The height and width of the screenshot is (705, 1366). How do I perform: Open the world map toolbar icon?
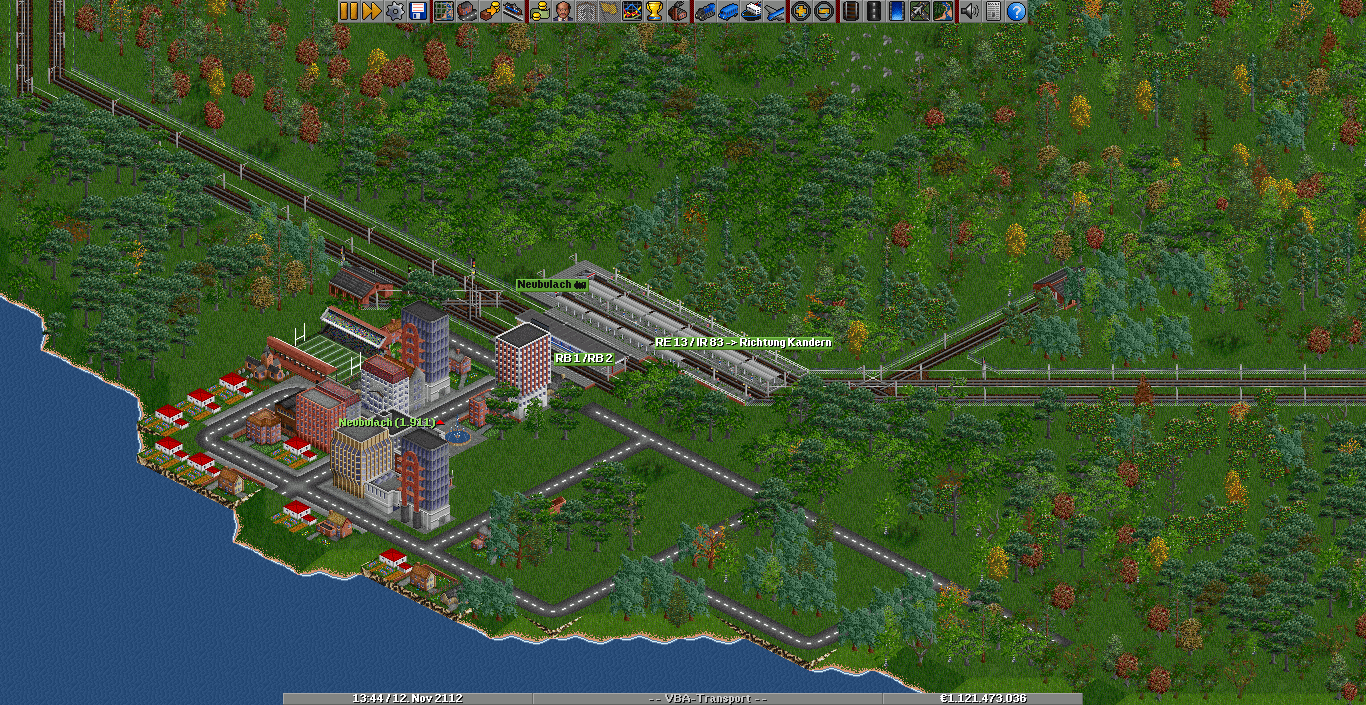pyautogui.click(x=444, y=11)
